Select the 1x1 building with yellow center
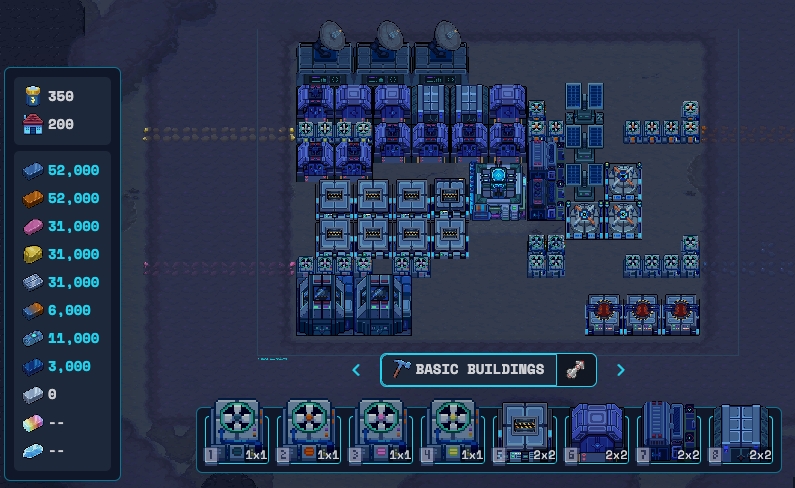This screenshot has width=795, height=488. pyautogui.click(x=455, y=433)
